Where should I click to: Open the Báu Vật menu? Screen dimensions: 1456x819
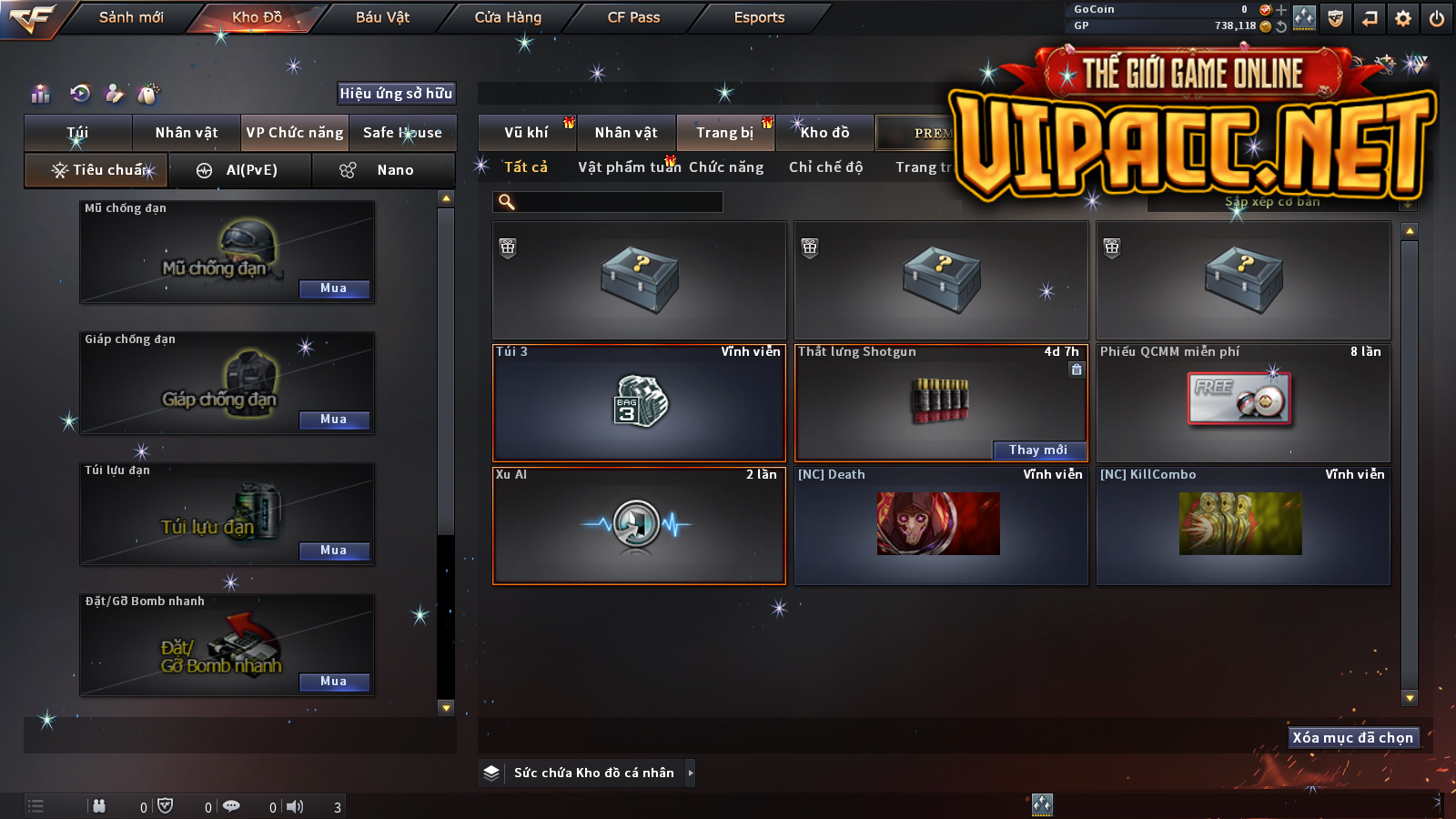382,17
